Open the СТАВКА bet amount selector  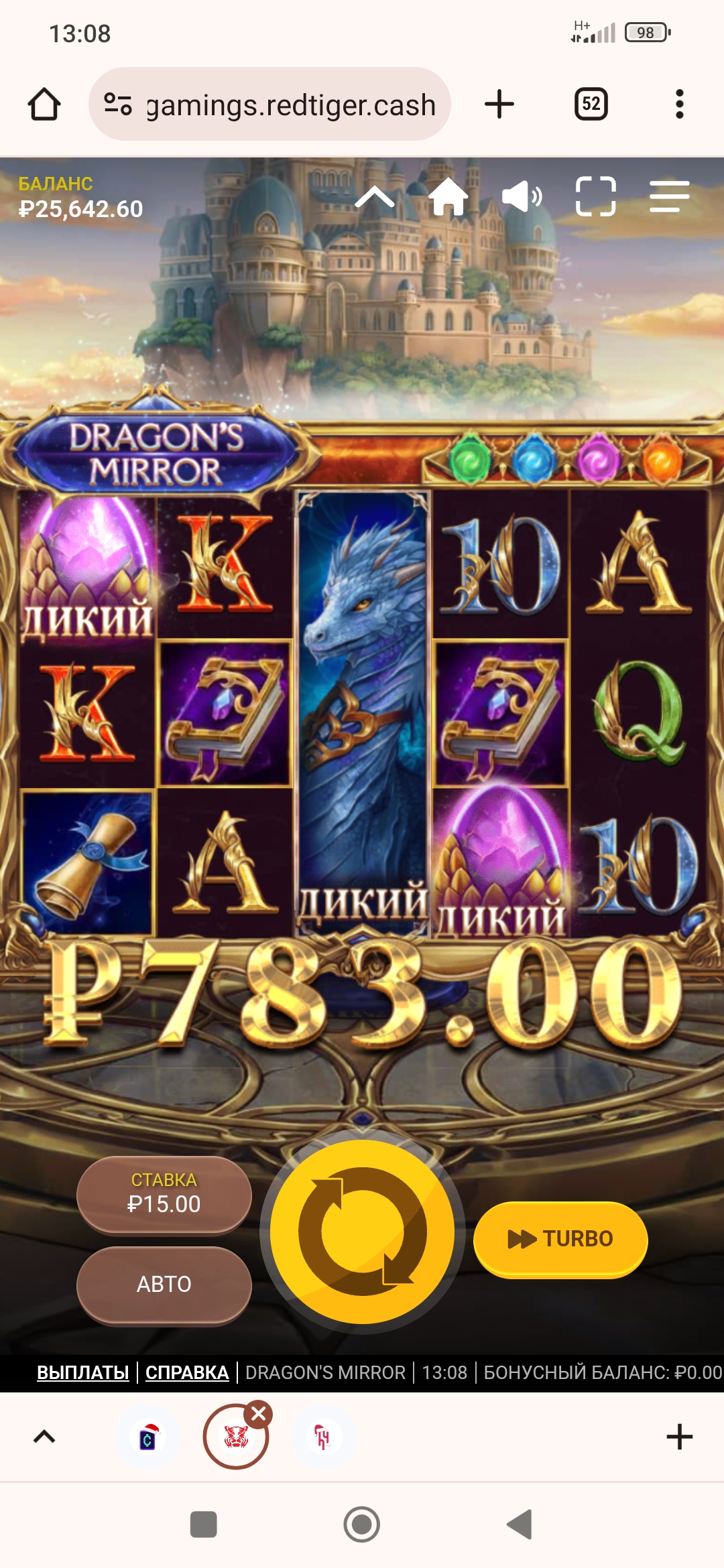(x=164, y=1194)
